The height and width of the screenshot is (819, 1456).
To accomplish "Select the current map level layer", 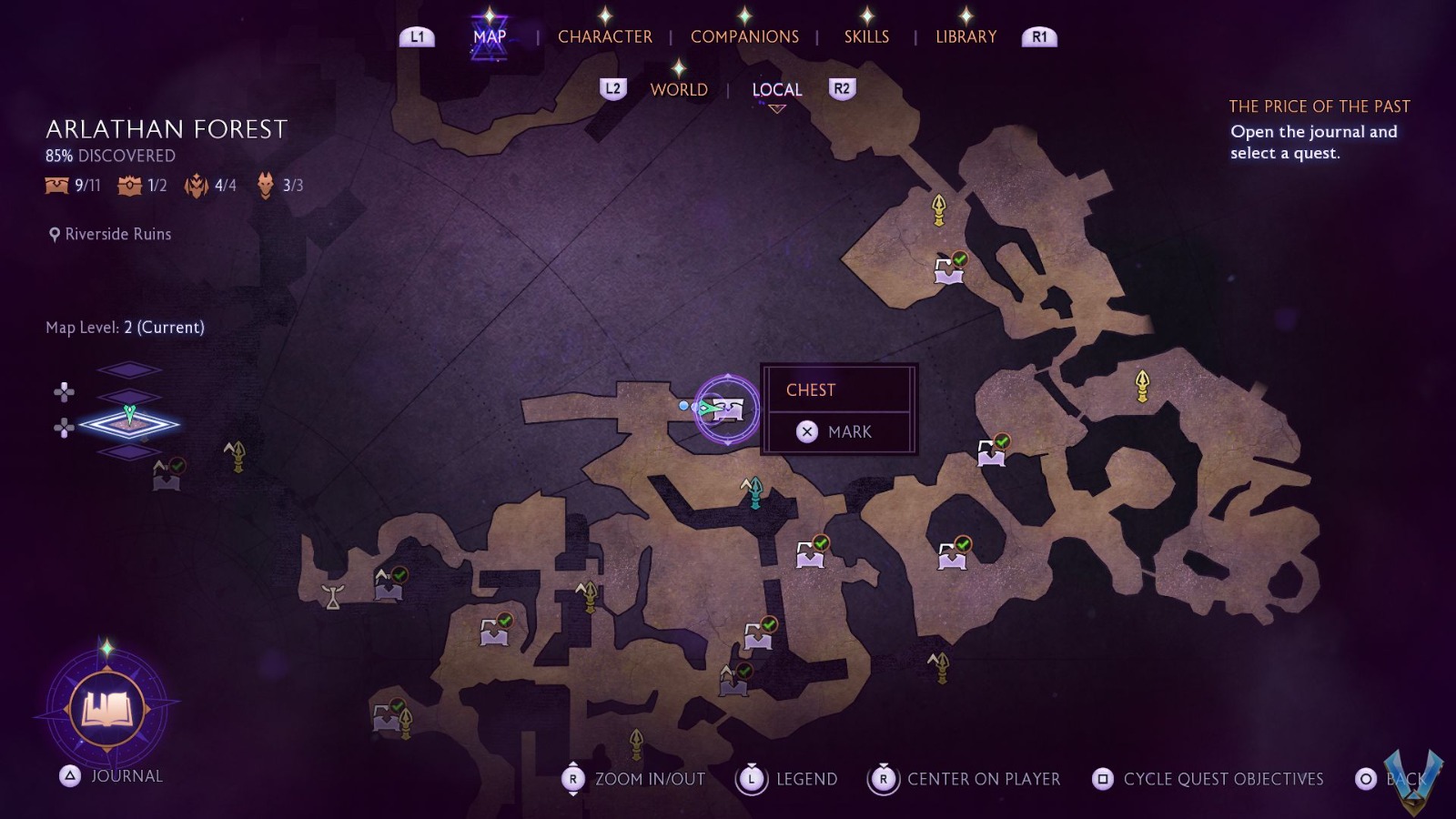I will click(x=129, y=423).
